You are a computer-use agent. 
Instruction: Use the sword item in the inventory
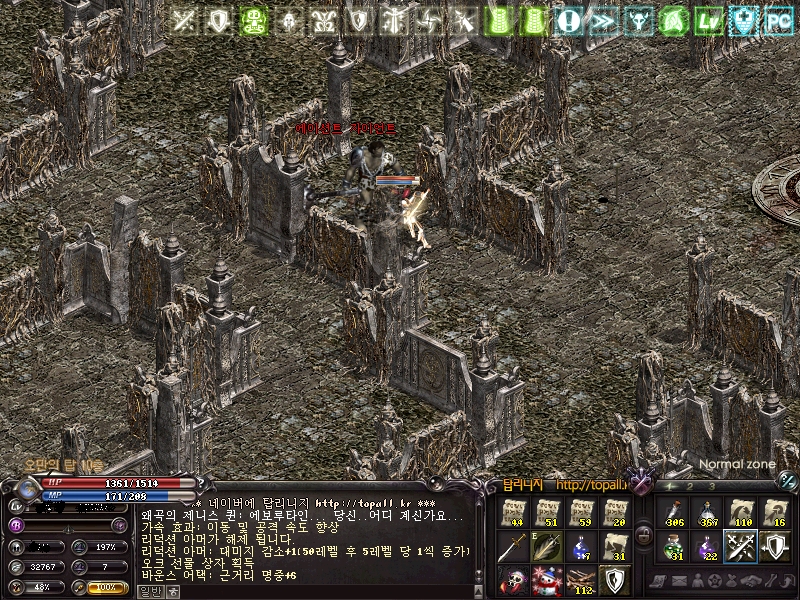(x=513, y=547)
